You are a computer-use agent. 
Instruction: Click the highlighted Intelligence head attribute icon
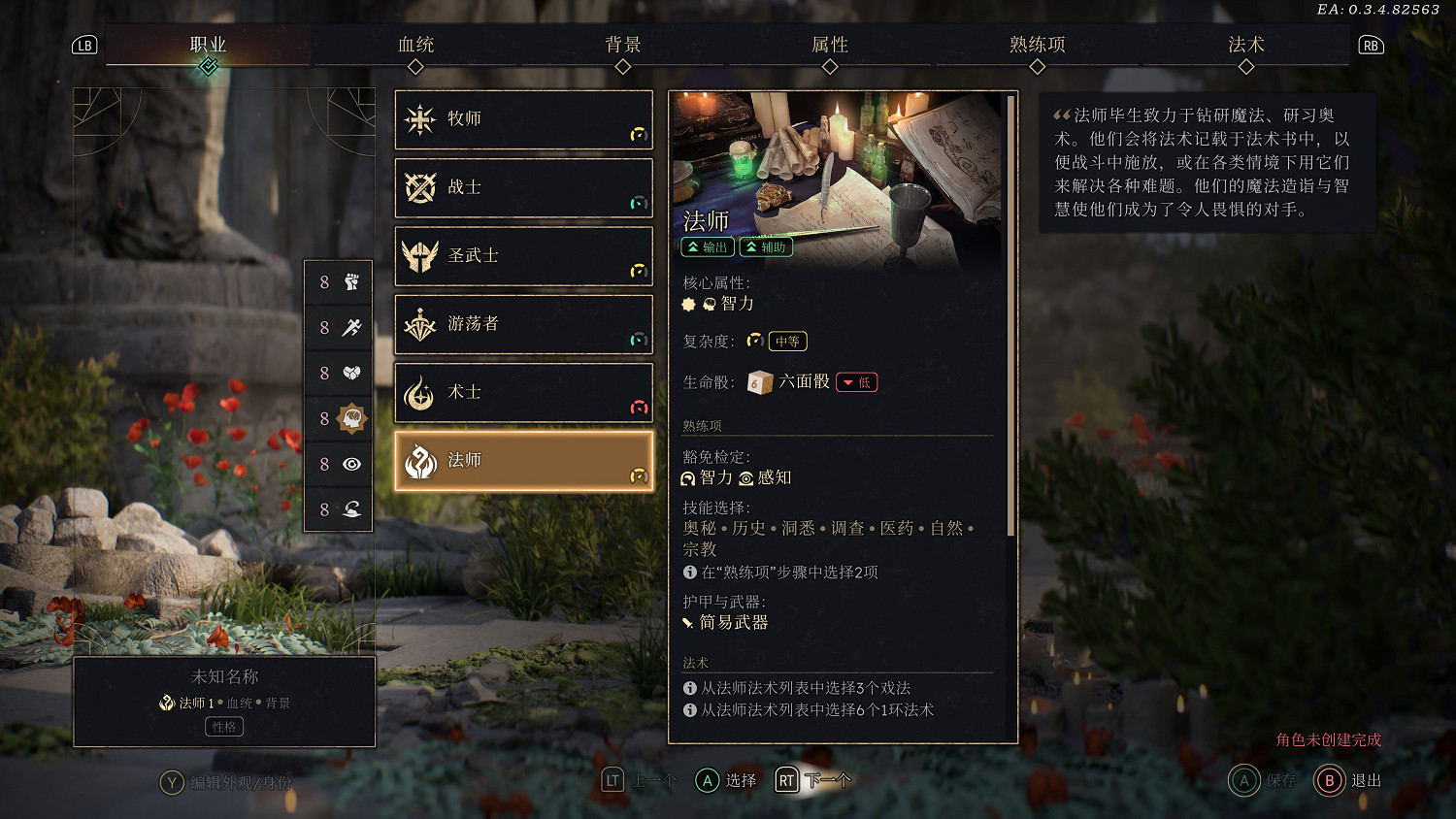click(351, 419)
